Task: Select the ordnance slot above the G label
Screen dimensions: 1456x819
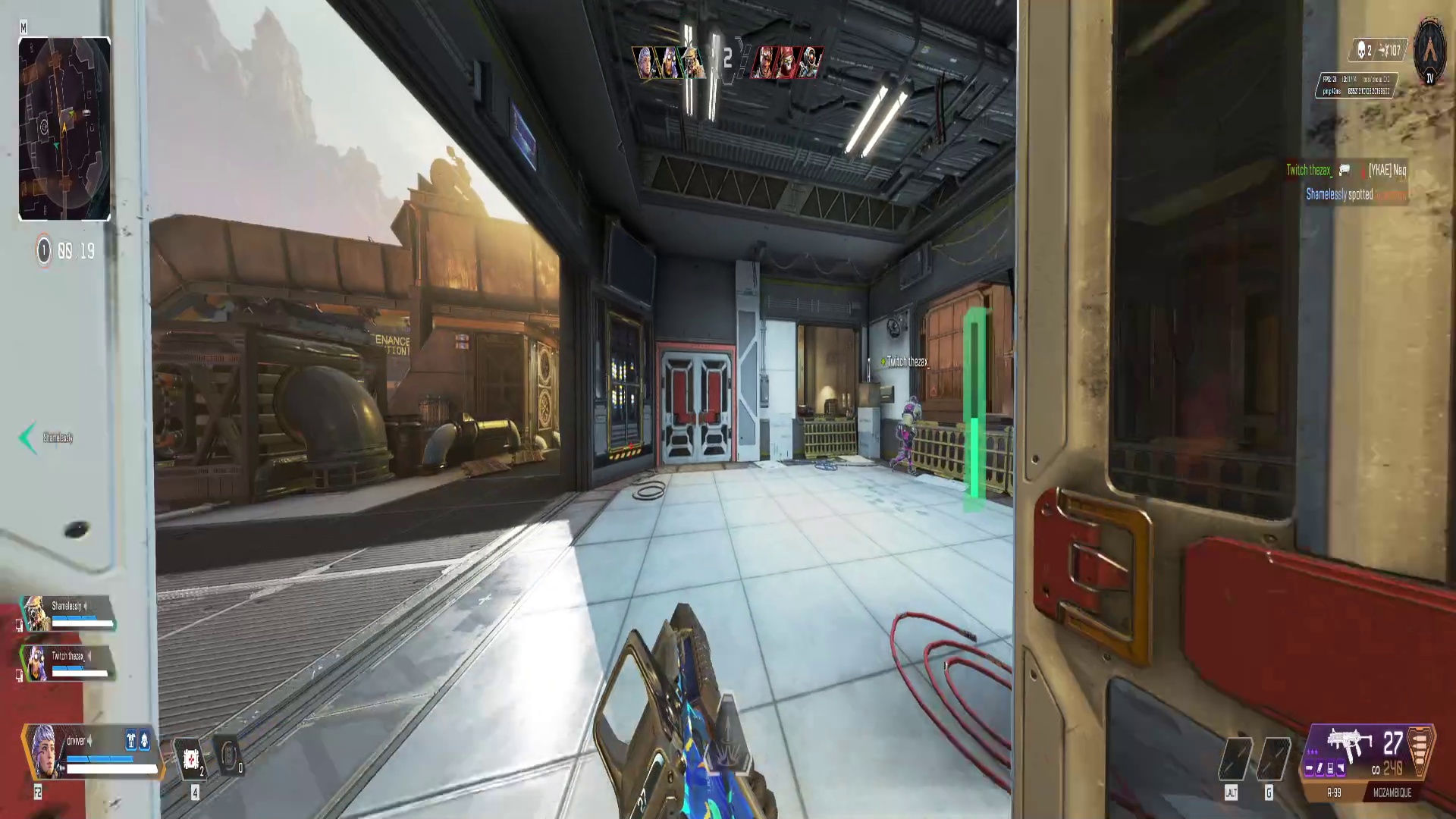Action: click(1272, 758)
